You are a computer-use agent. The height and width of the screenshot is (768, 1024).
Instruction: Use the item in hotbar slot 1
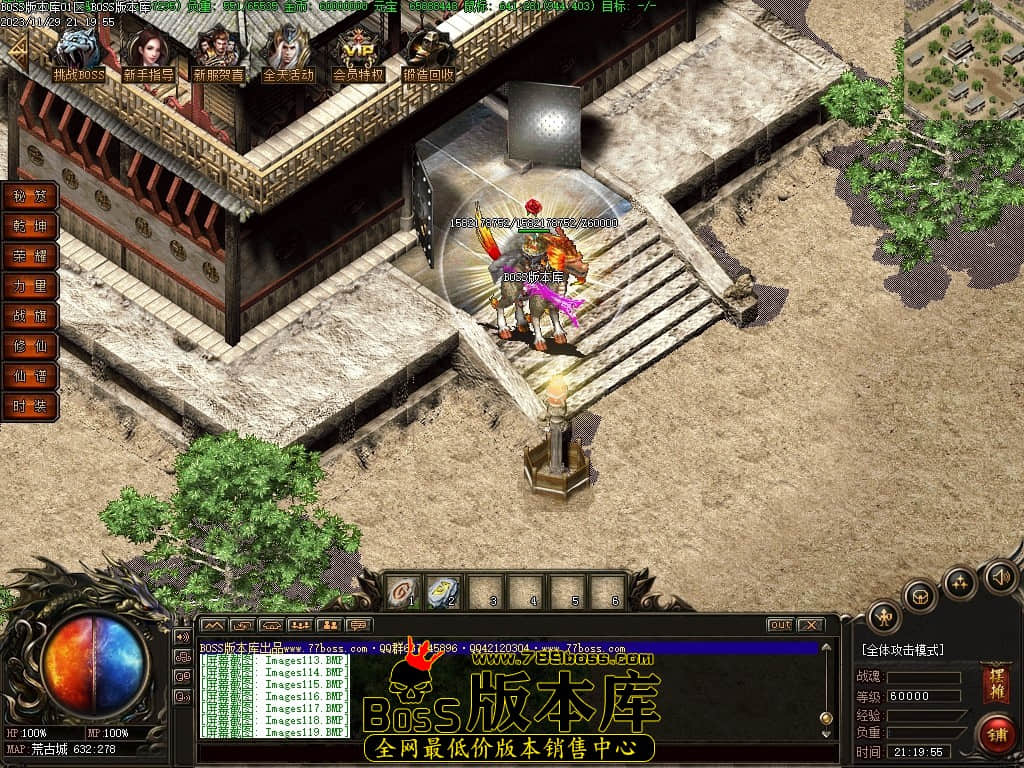click(x=402, y=592)
